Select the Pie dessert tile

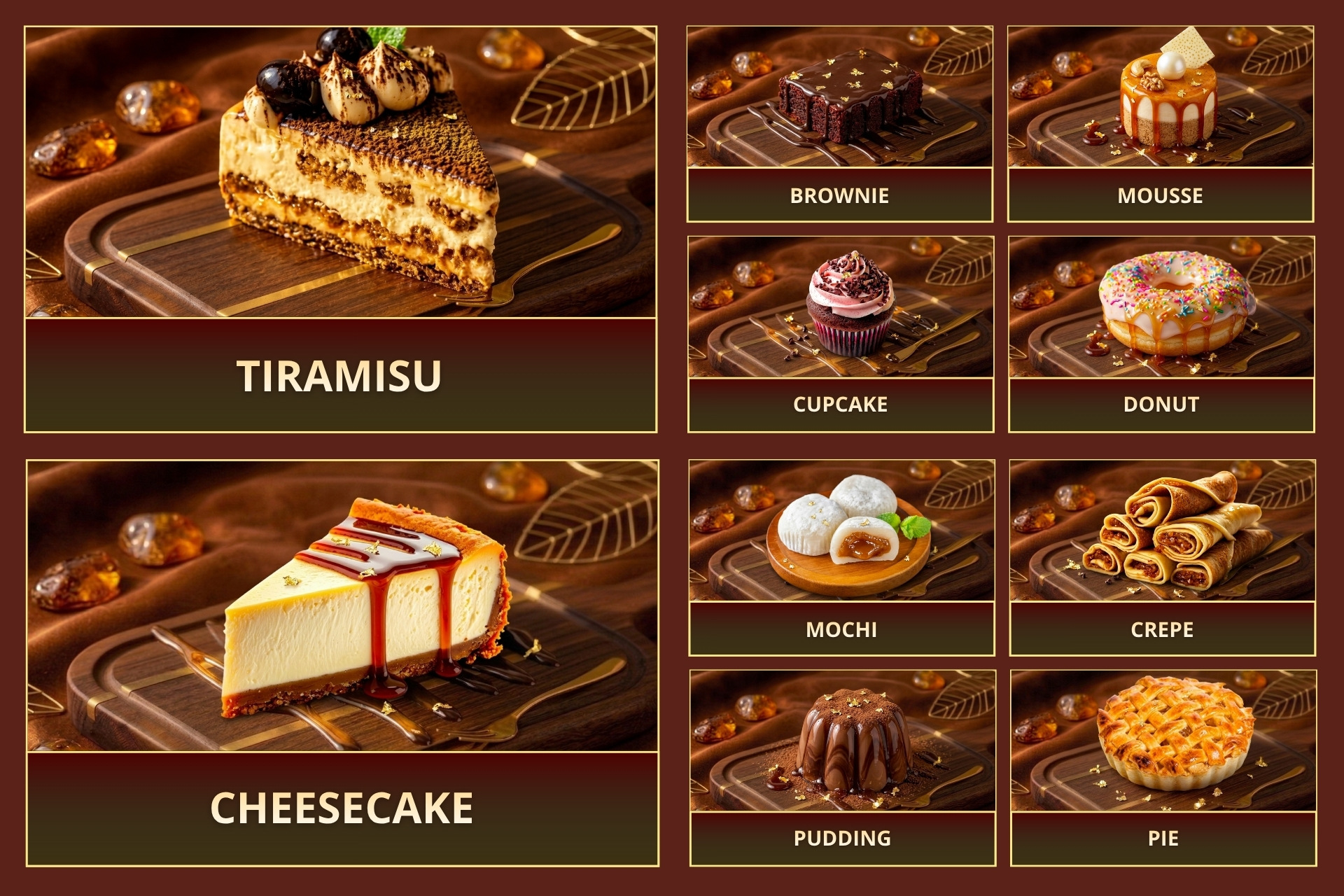click(x=1163, y=768)
